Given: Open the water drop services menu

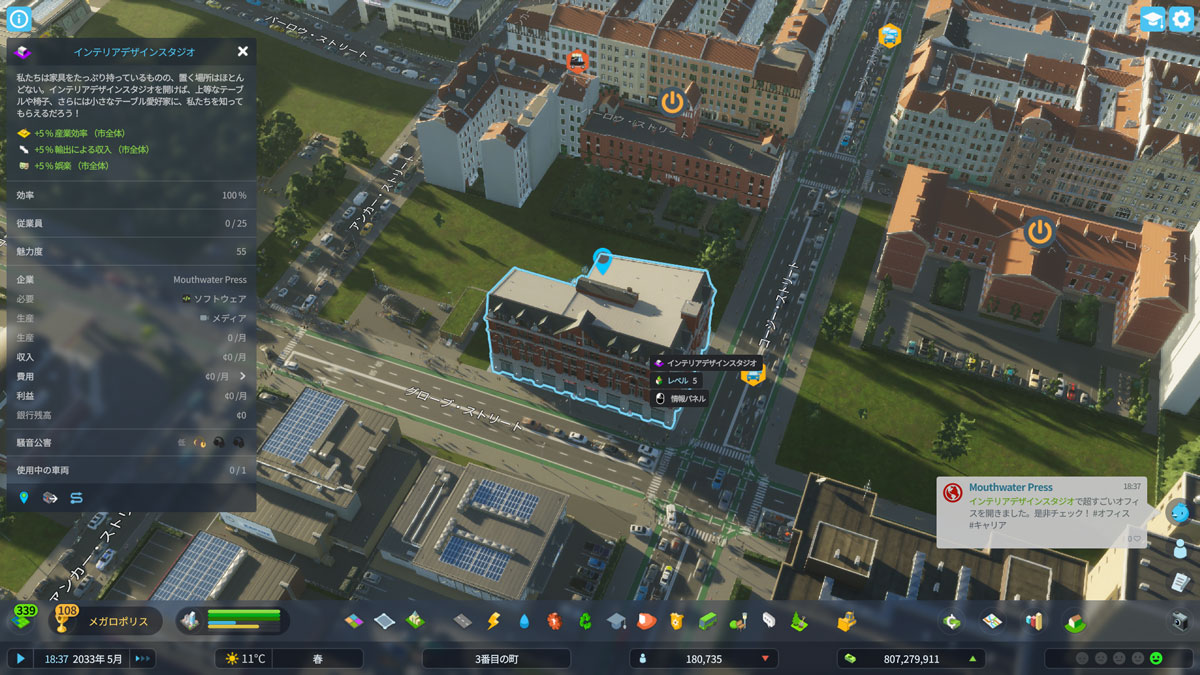Looking at the screenshot, I should point(524,621).
